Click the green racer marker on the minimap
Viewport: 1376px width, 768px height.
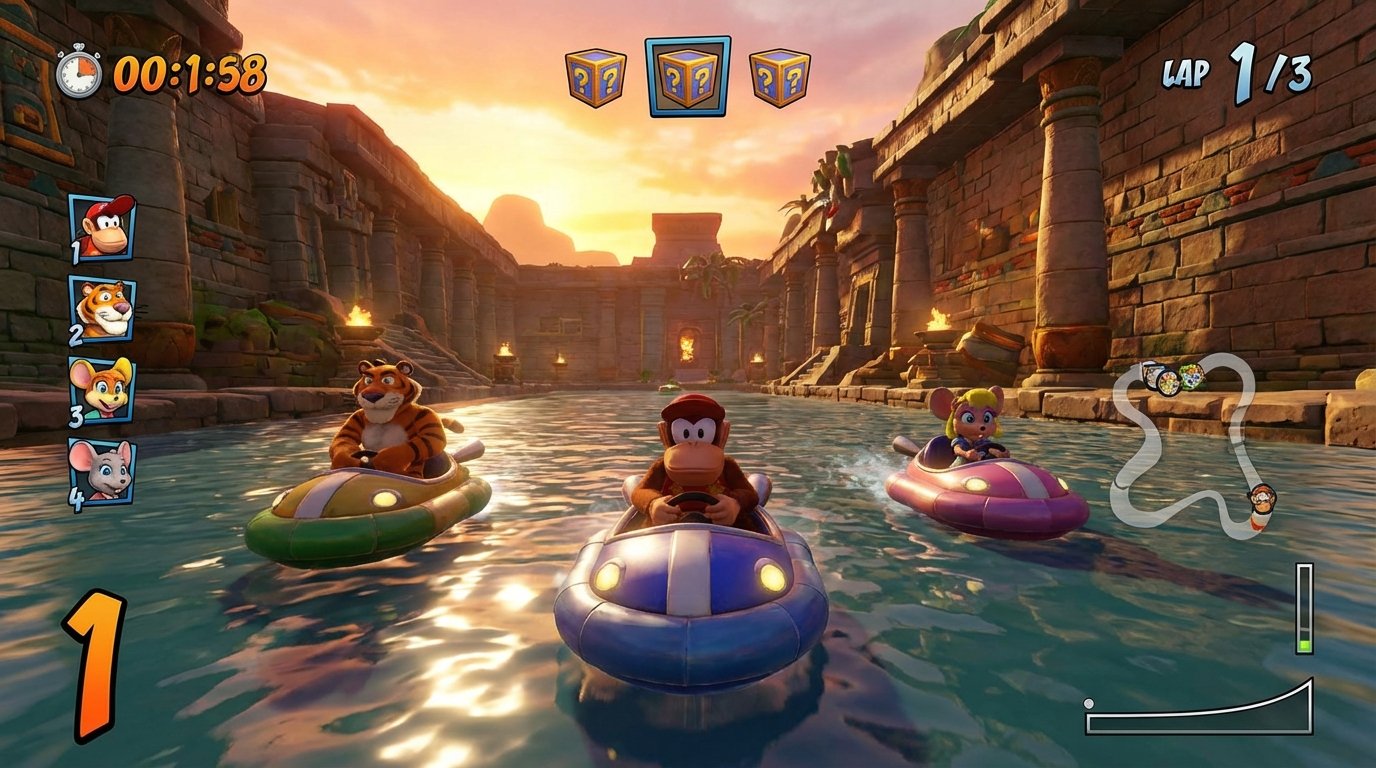click(x=1191, y=378)
